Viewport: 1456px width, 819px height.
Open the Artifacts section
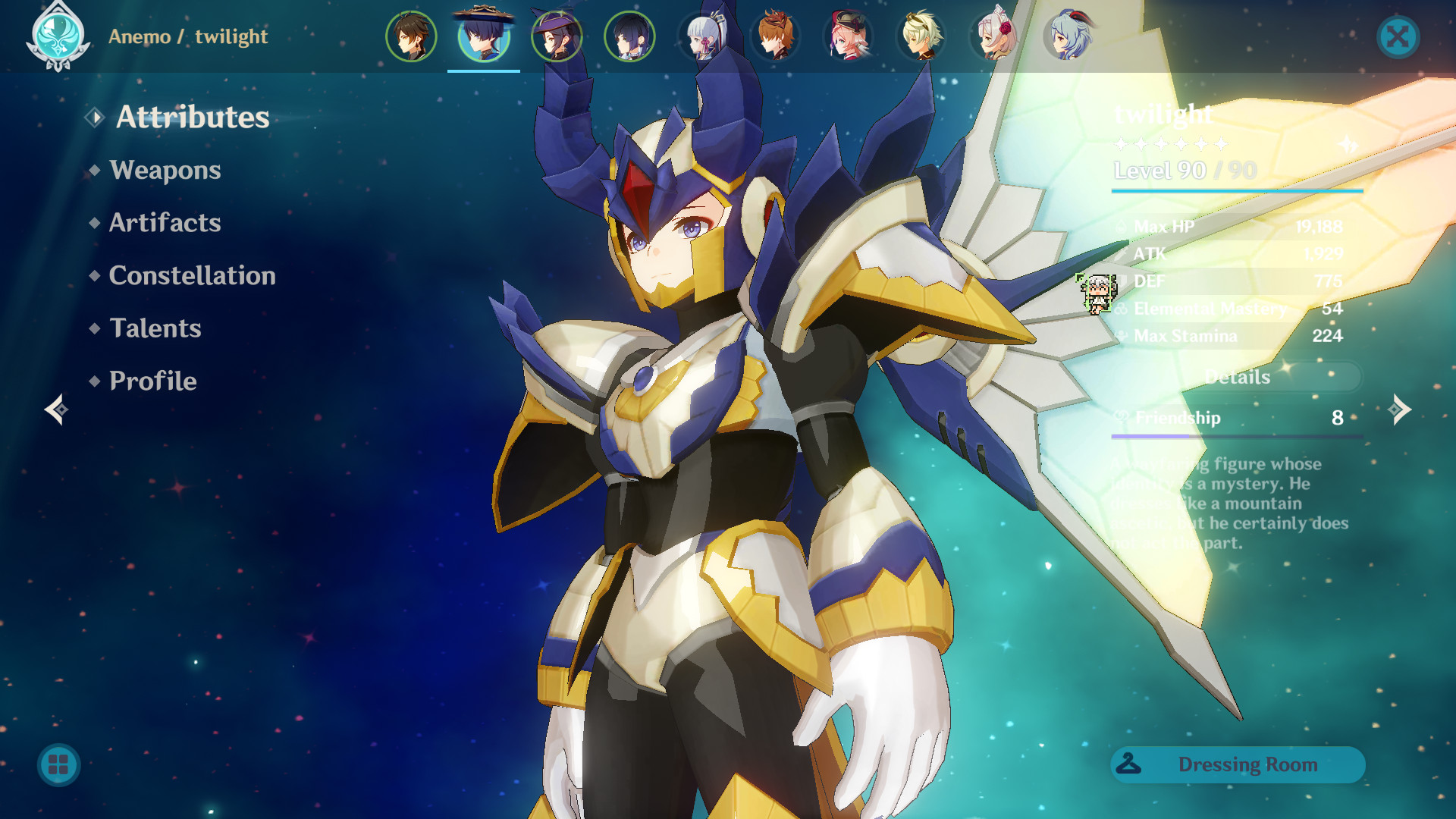[x=163, y=223]
